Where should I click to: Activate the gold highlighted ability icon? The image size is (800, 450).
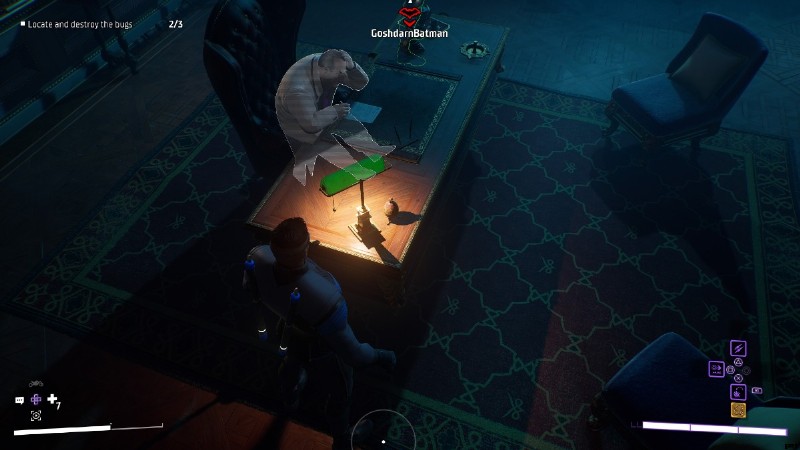[x=738, y=410]
